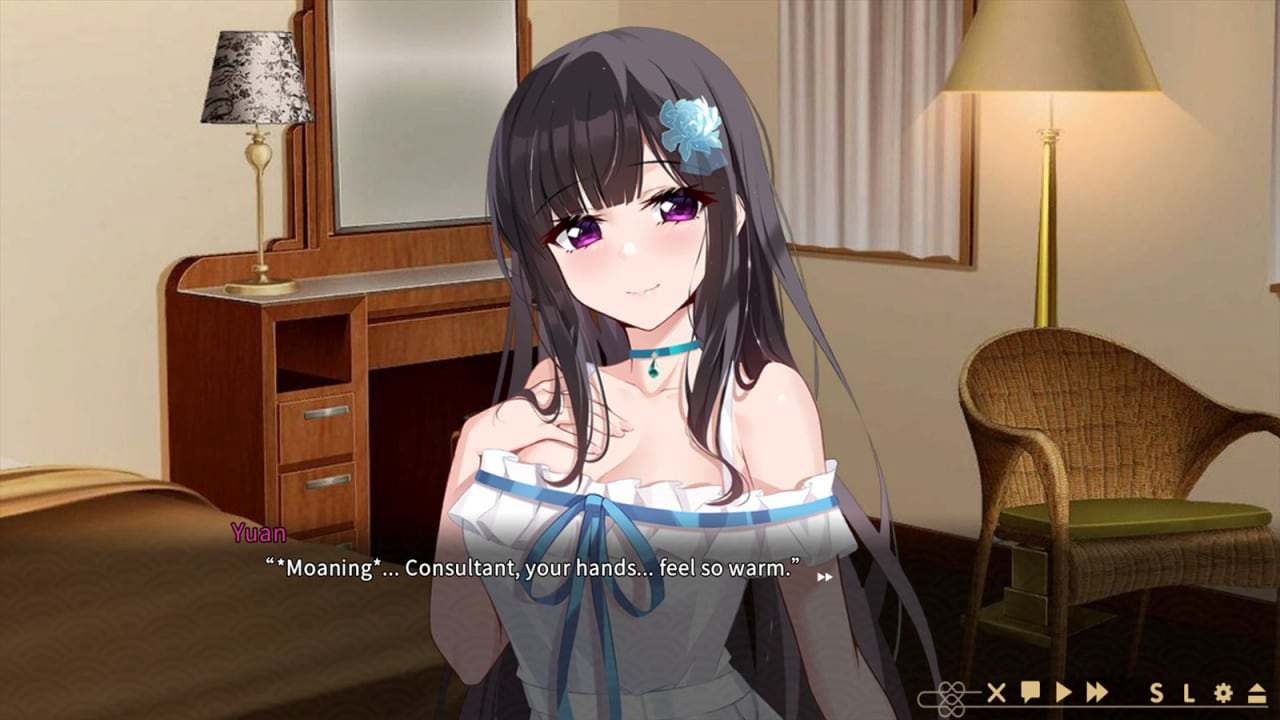This screenshot has width=1280, height=720.
Task: Open the dialogue backlog speech bubble
Action: tap(1030, 693)
